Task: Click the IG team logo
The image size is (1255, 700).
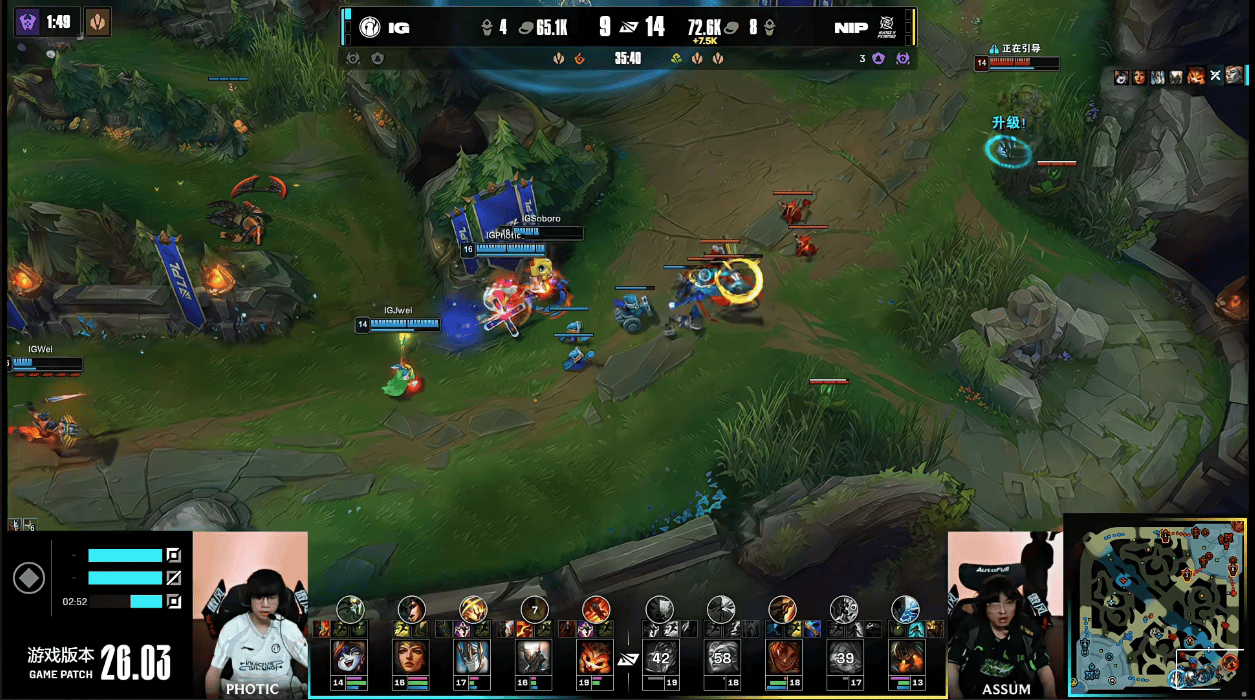Action: pos(370,27)
